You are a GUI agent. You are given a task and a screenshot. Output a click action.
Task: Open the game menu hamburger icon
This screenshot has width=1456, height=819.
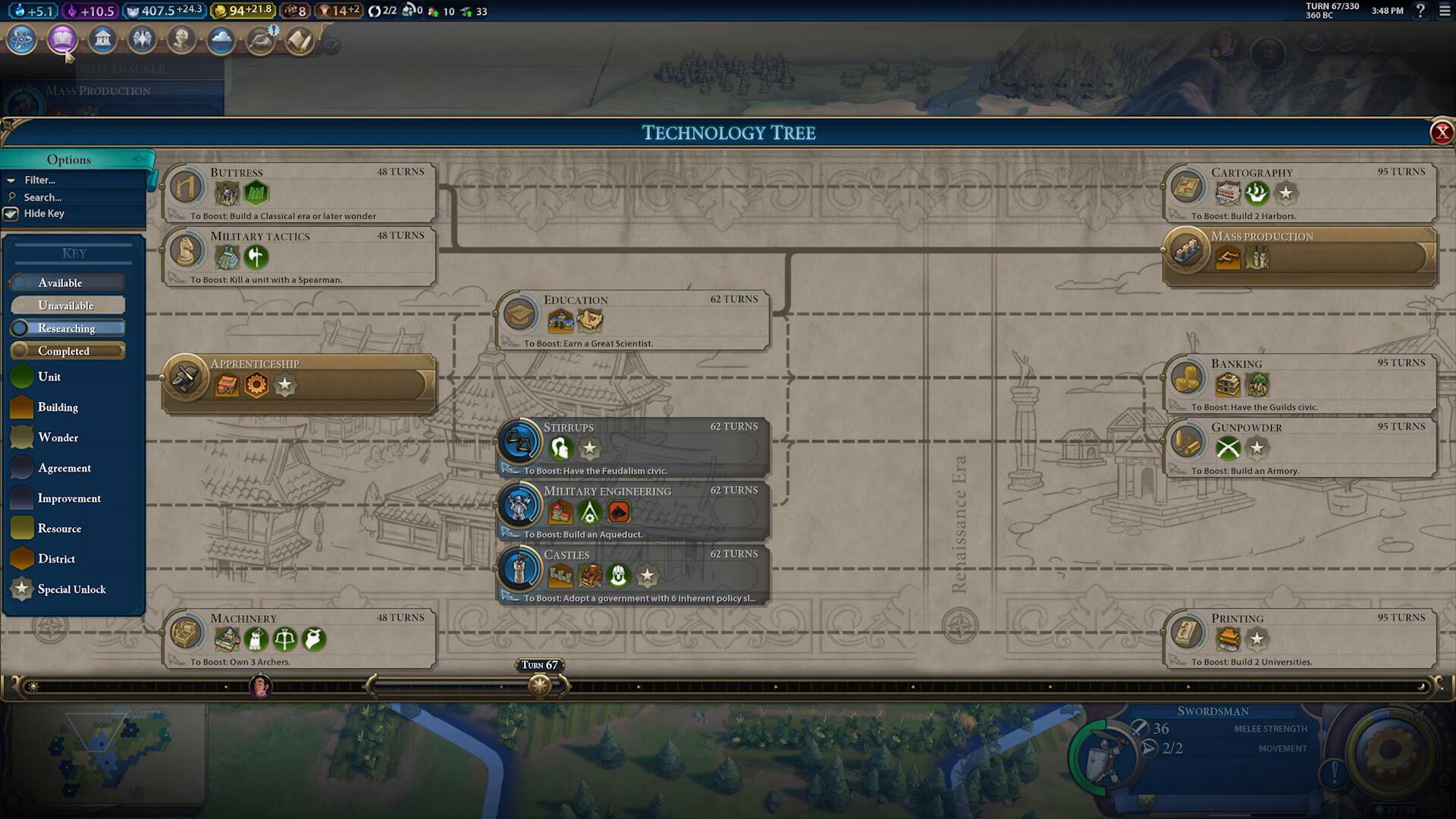point(1445,11)
